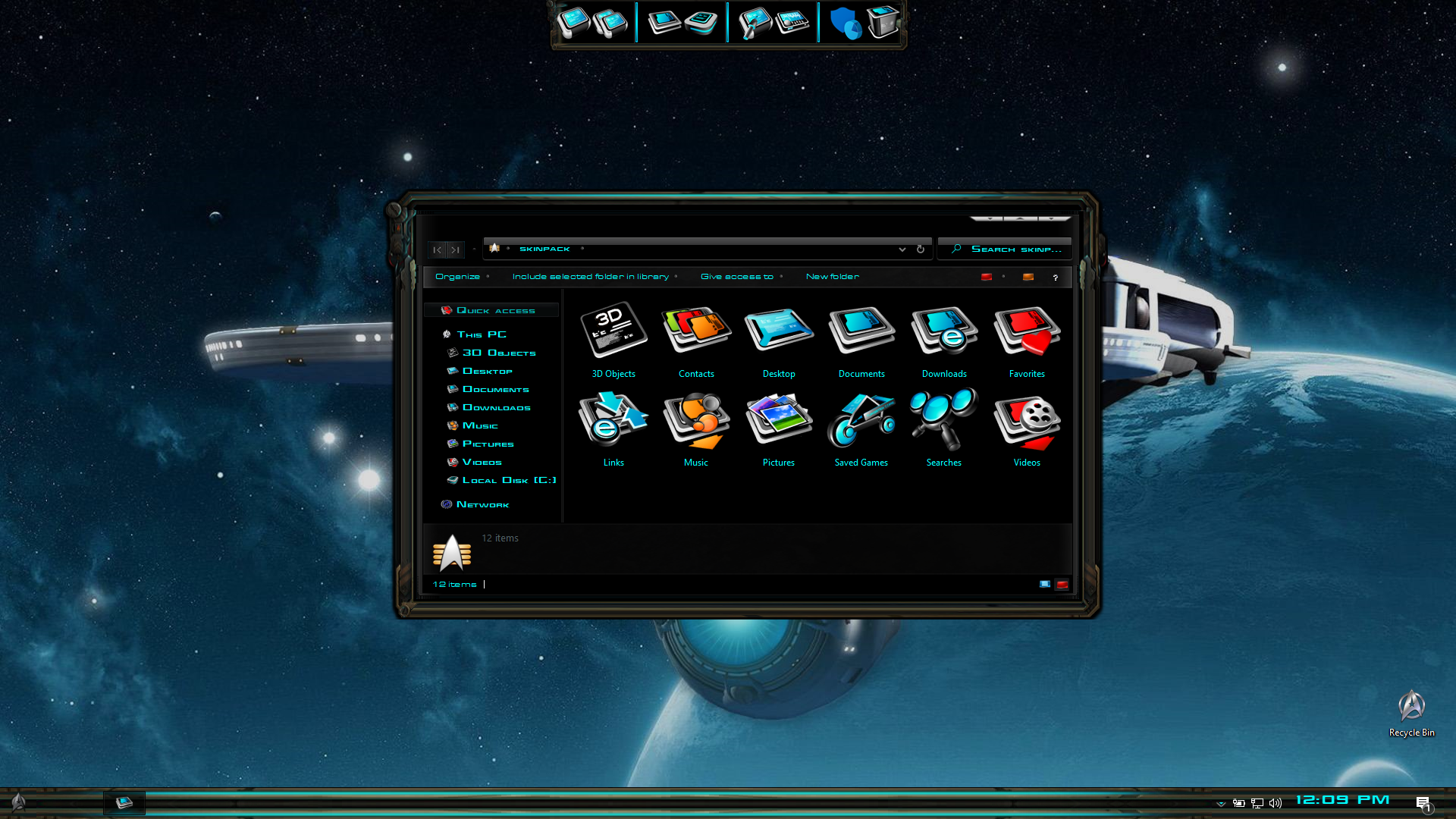Open the Organize menu
1456x819 pixels.
pyautogui.click(x=457, y=277)
